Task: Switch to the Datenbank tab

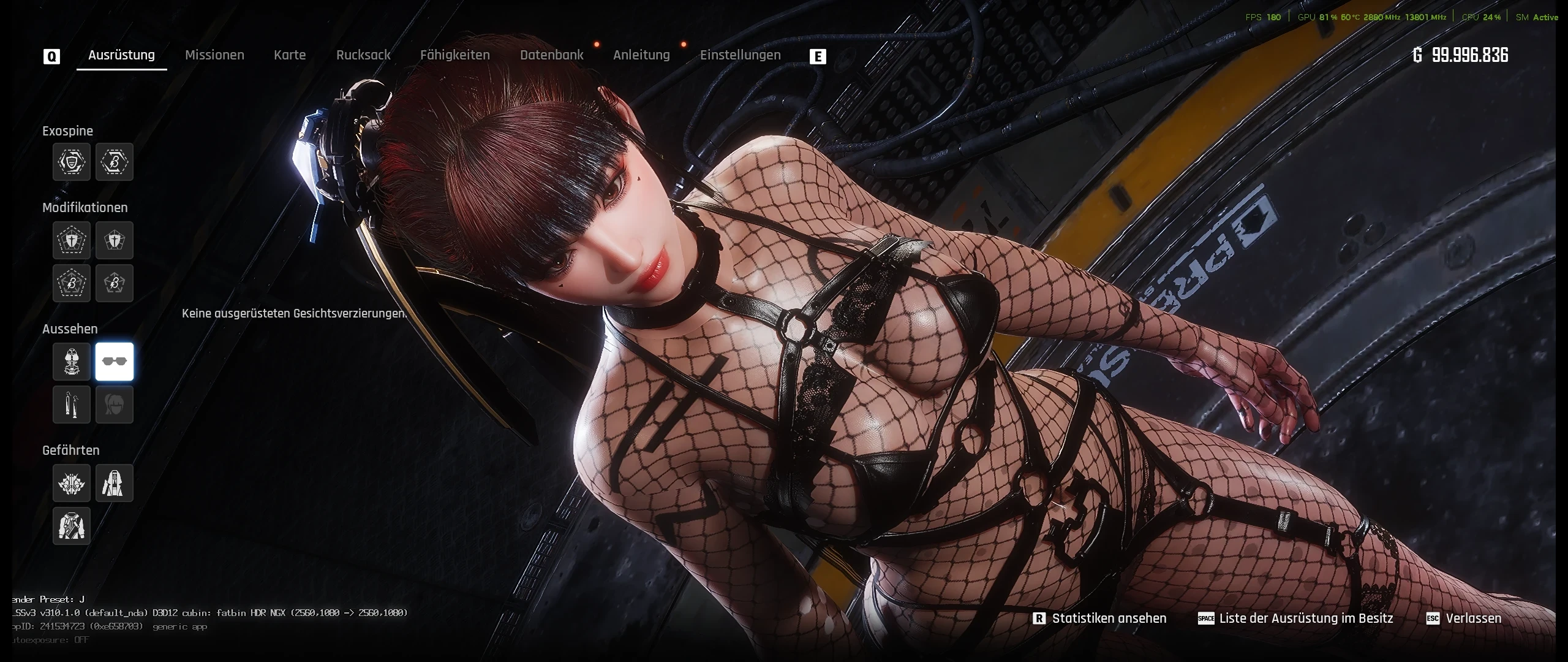Action: click(552, 55)
